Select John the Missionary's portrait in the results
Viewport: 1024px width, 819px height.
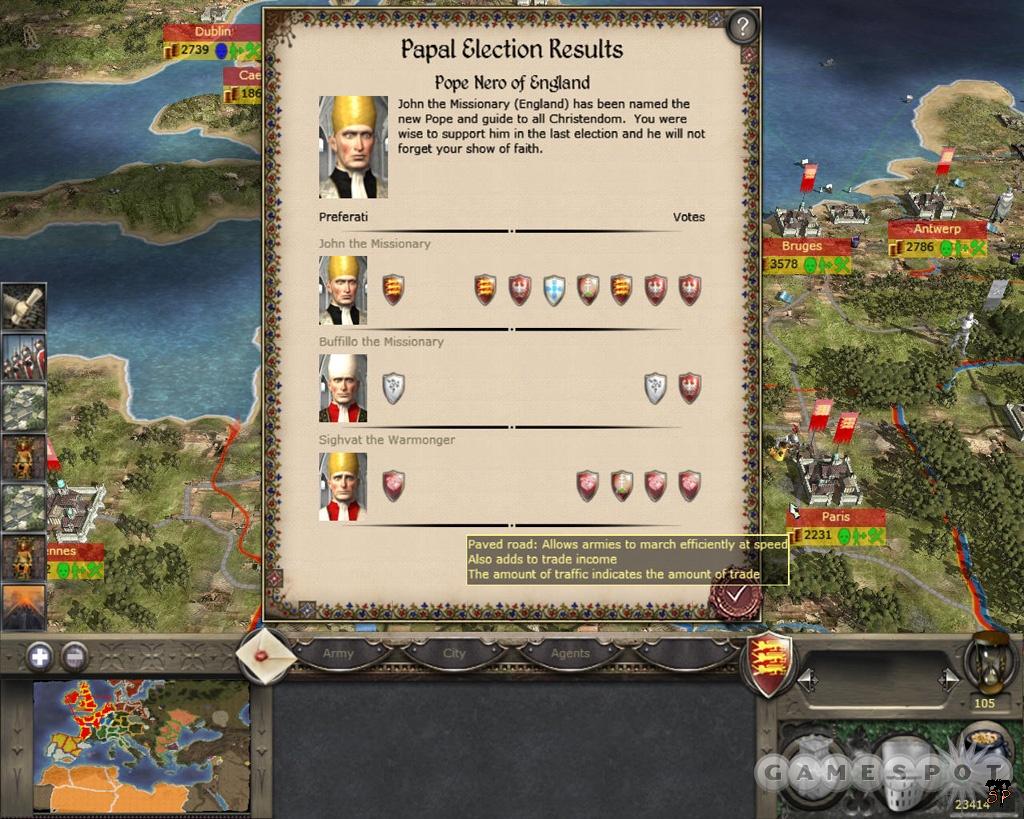pyautogui.click(x=343, y=290)
